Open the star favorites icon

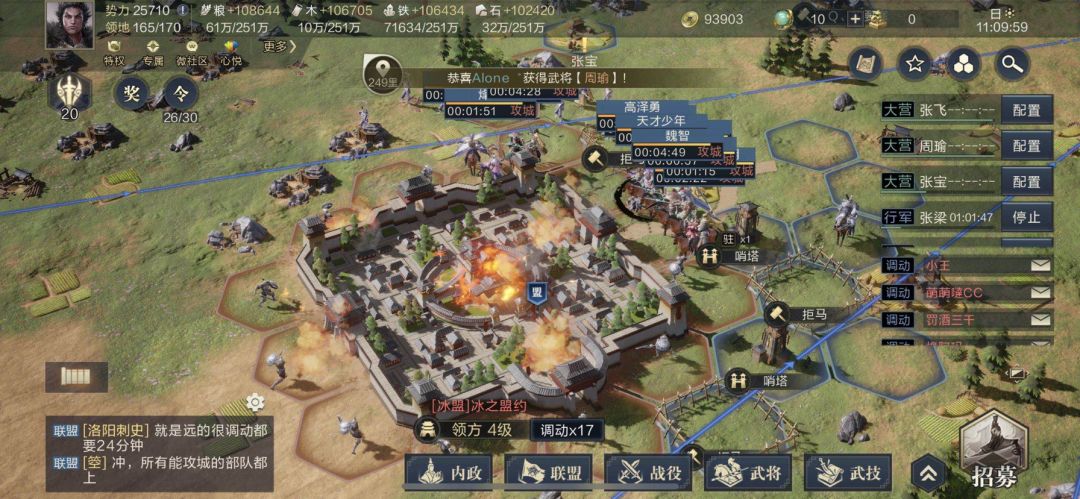pyautogui.click(x=914, y=64)
